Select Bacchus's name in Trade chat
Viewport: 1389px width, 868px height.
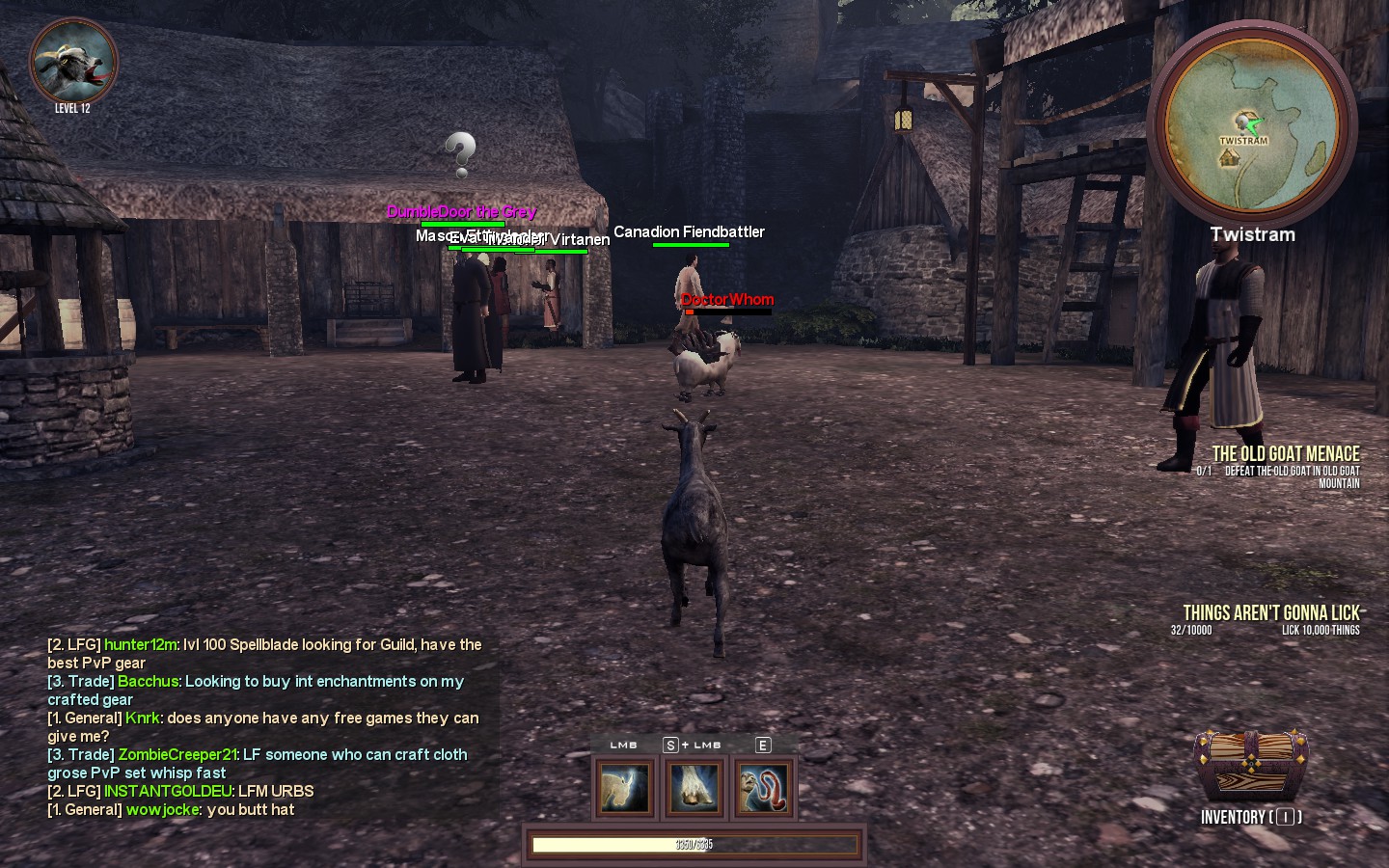point(149,681)
